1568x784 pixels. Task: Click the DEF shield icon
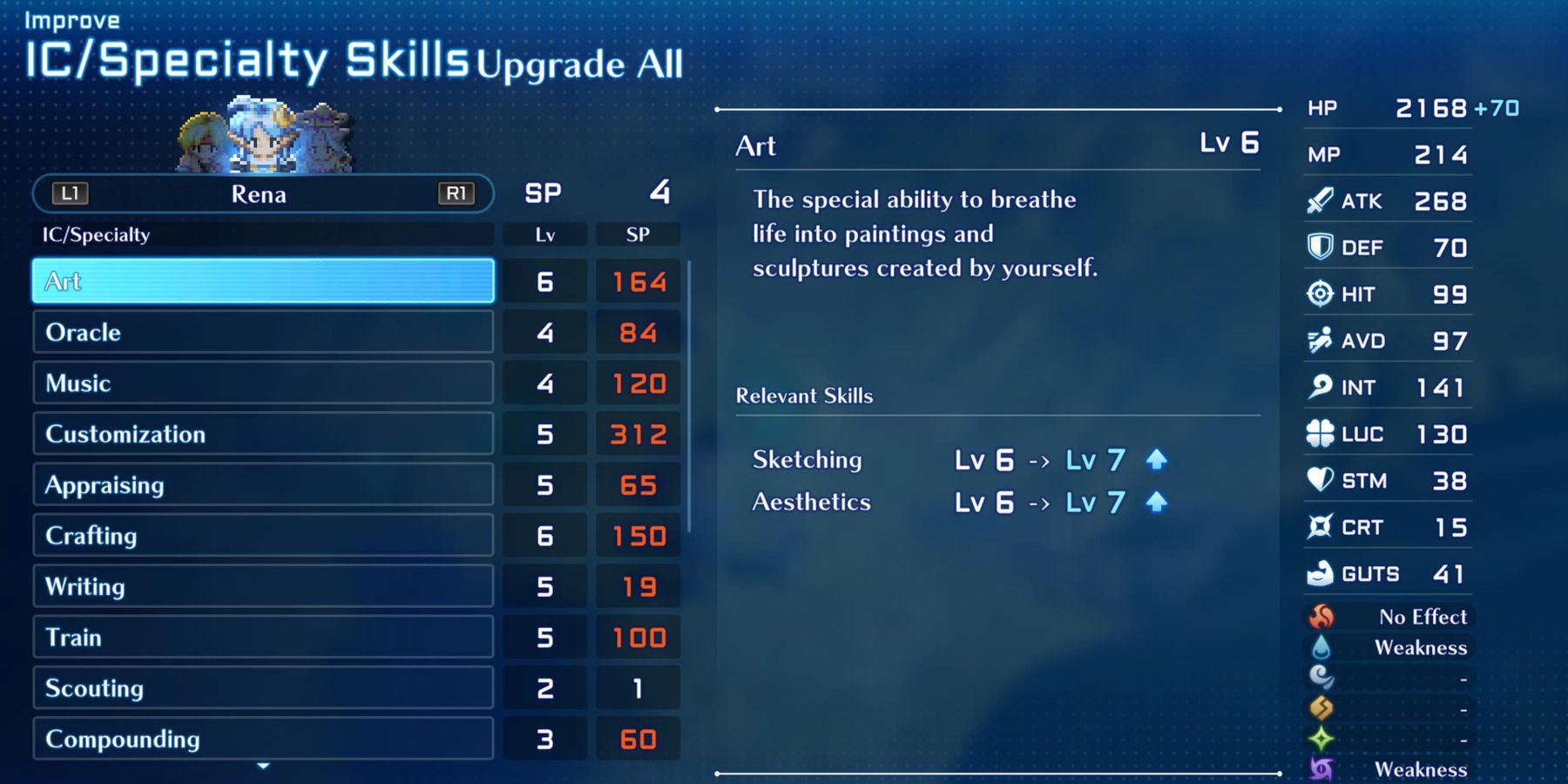(x=1321, y=247)
